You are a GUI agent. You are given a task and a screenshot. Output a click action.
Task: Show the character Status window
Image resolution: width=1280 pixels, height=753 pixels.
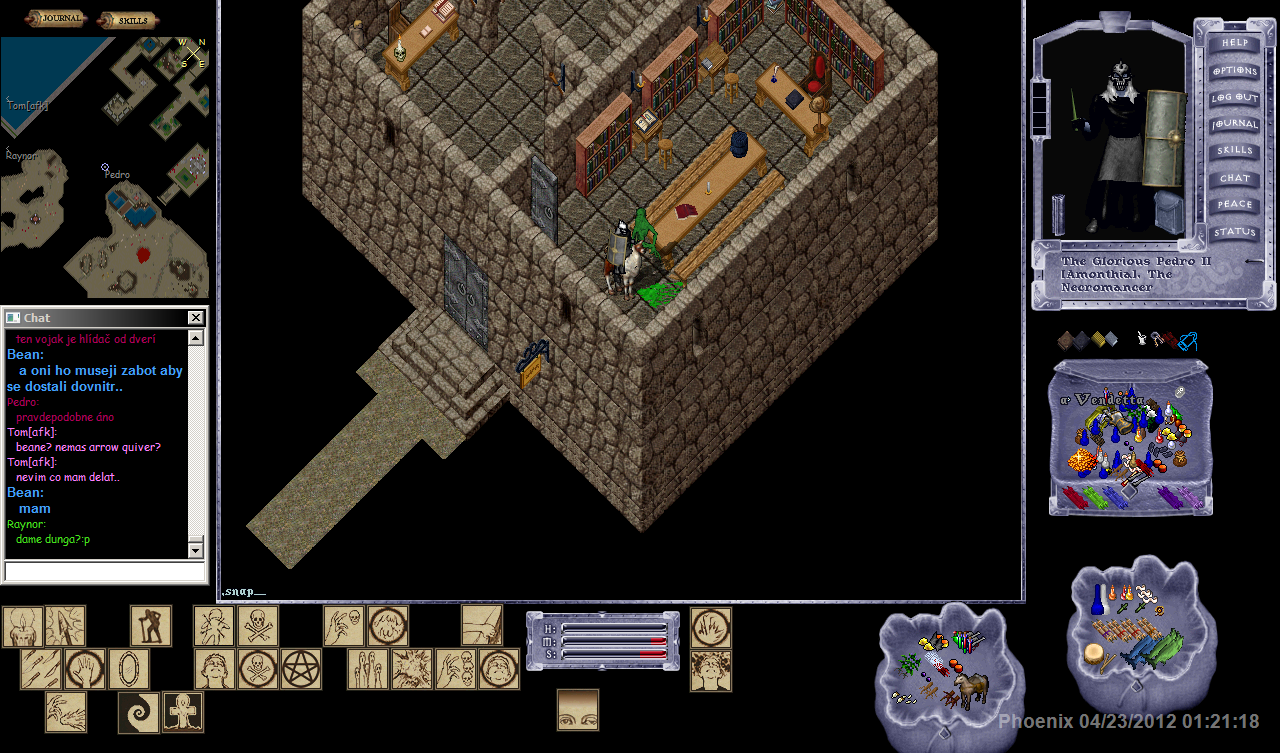point(1234,232)
